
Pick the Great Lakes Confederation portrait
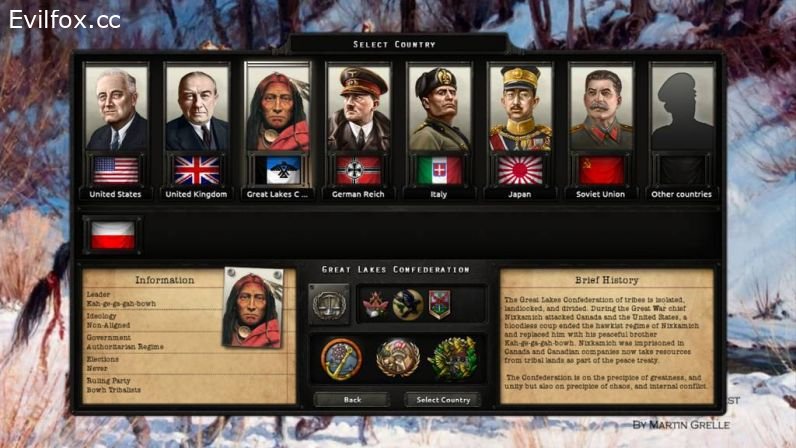click(x=277, y=110)
